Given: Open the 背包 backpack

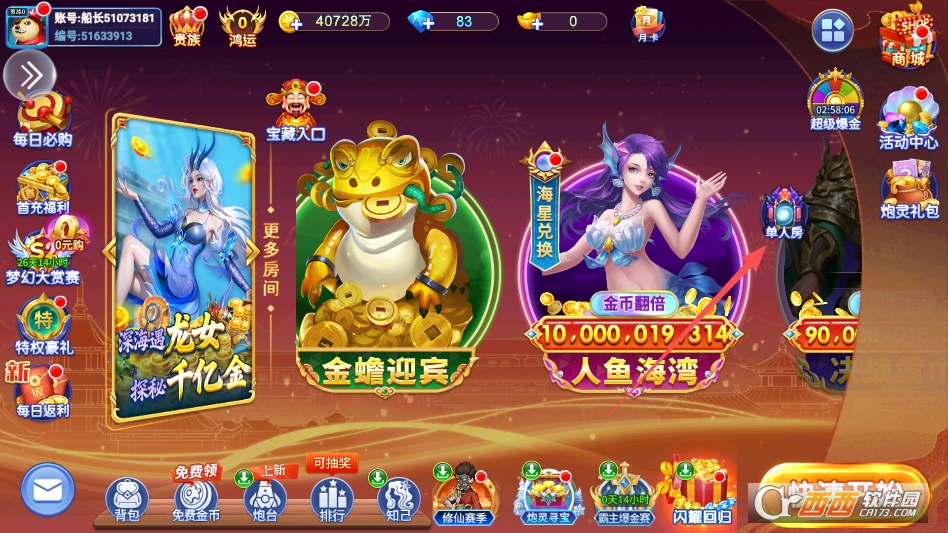Looking at the screenshot, I should point(127,498).
